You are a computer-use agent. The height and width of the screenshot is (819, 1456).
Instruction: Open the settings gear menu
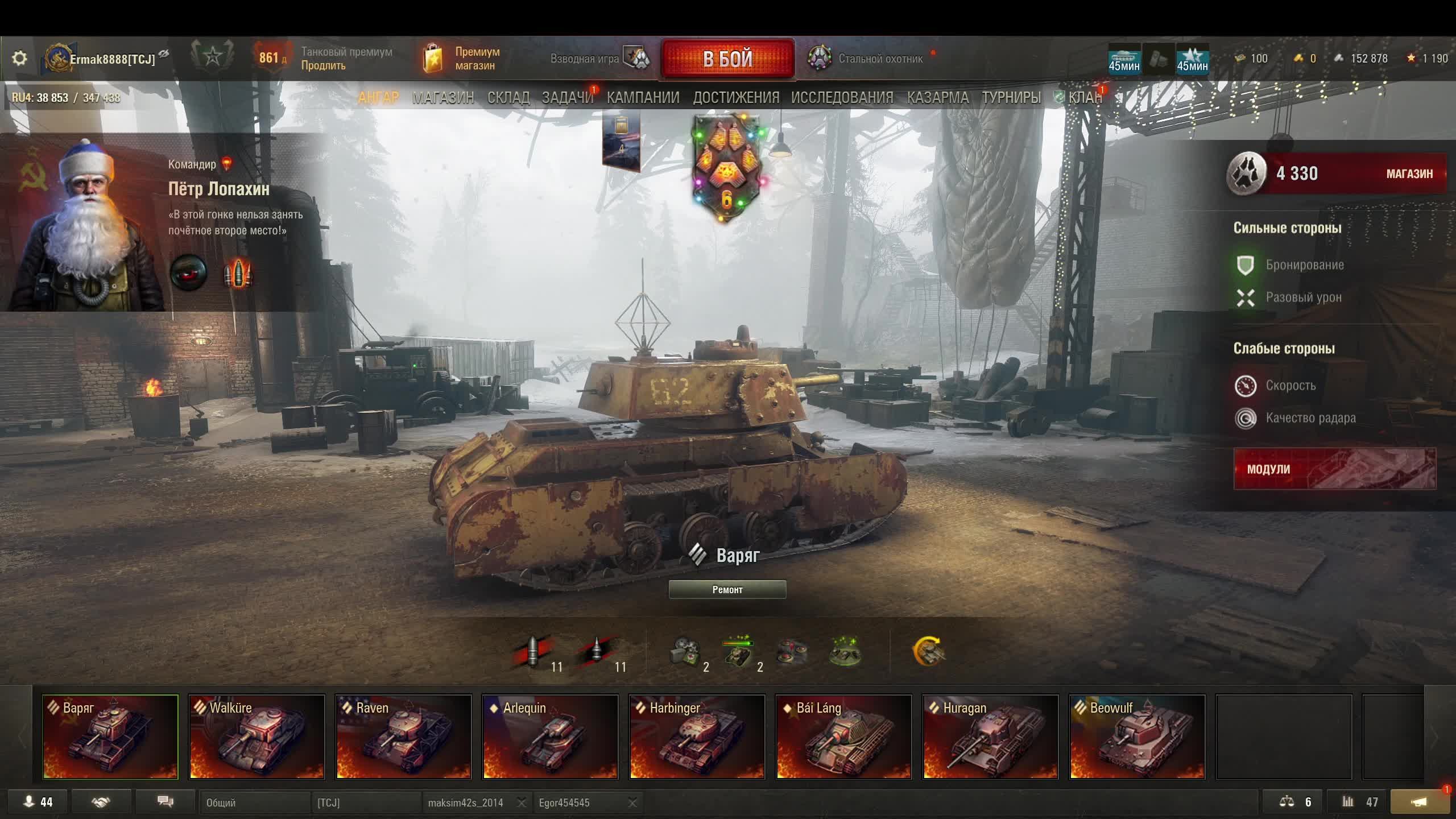[x=19, y=58]
